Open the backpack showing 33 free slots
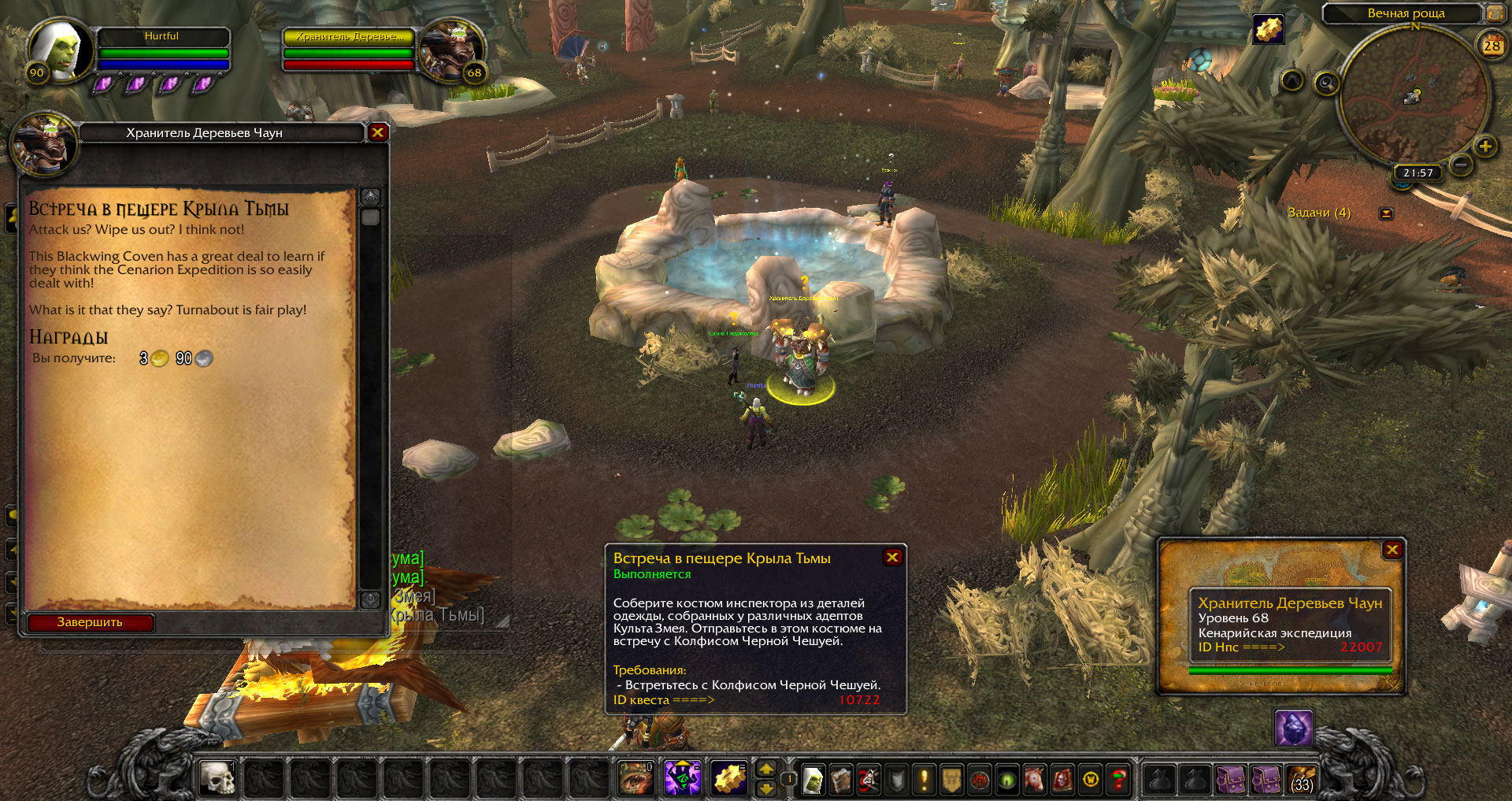This screenshot has height=801, width=1512. point(1303,780)
